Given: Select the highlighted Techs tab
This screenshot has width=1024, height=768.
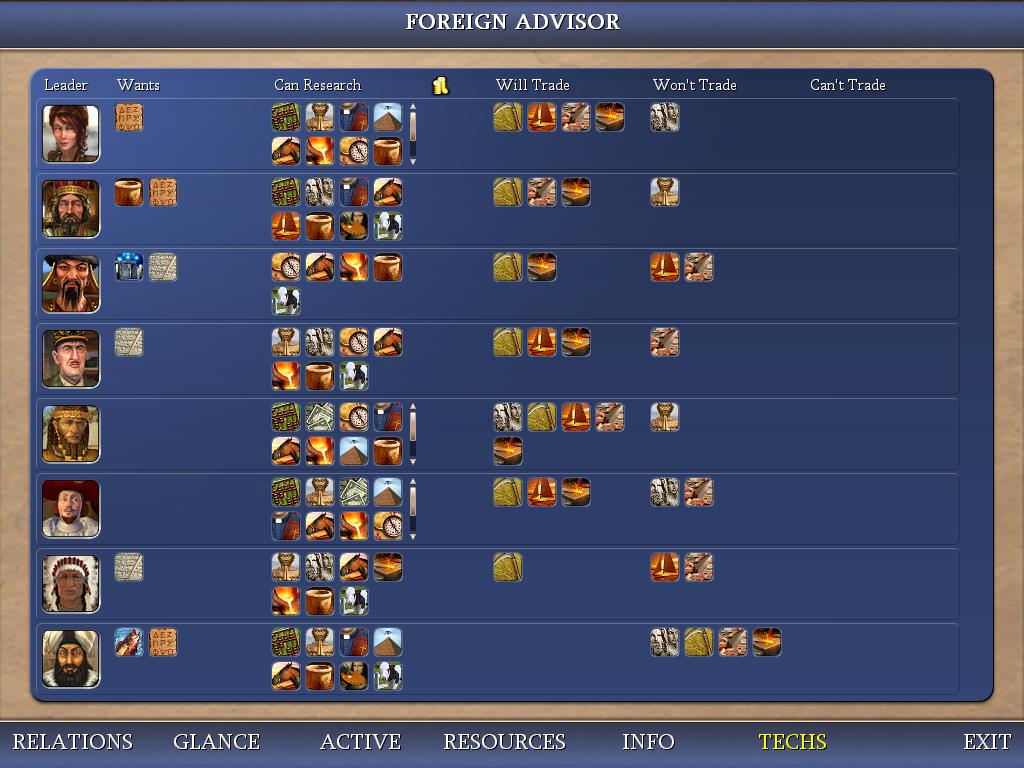Looking at the screenshot, I should [792, 742].
